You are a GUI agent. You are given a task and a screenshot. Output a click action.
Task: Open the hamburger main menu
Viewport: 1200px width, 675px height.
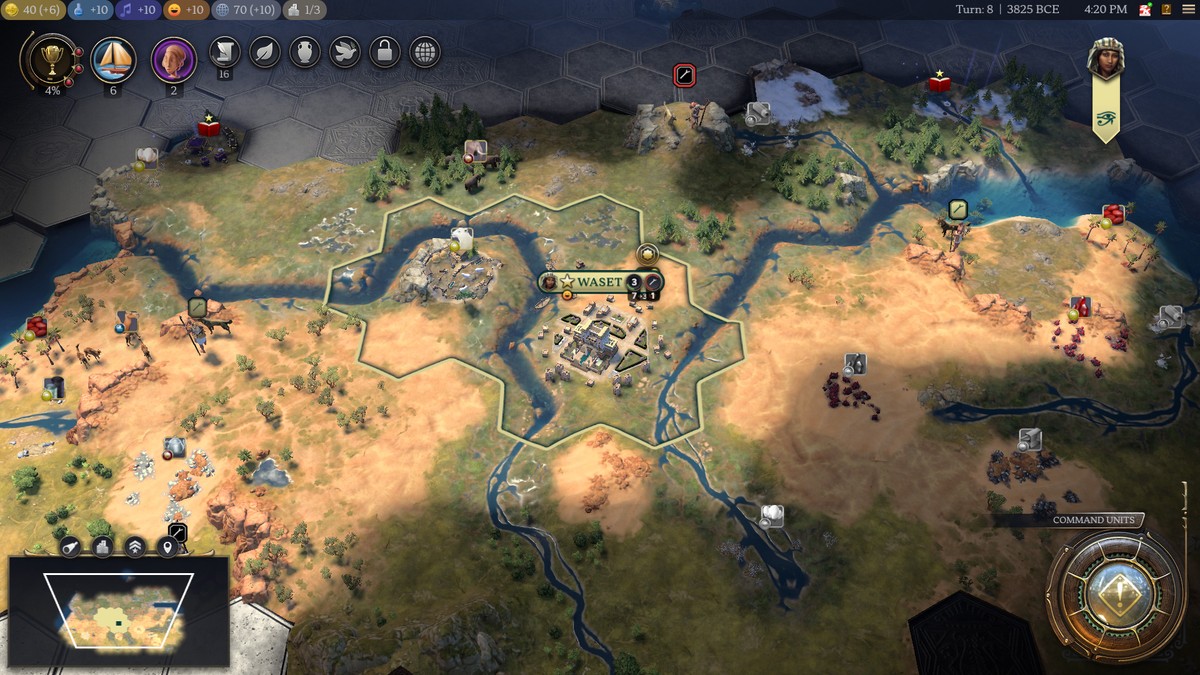pyautogui.click(x=1186, y=10)
